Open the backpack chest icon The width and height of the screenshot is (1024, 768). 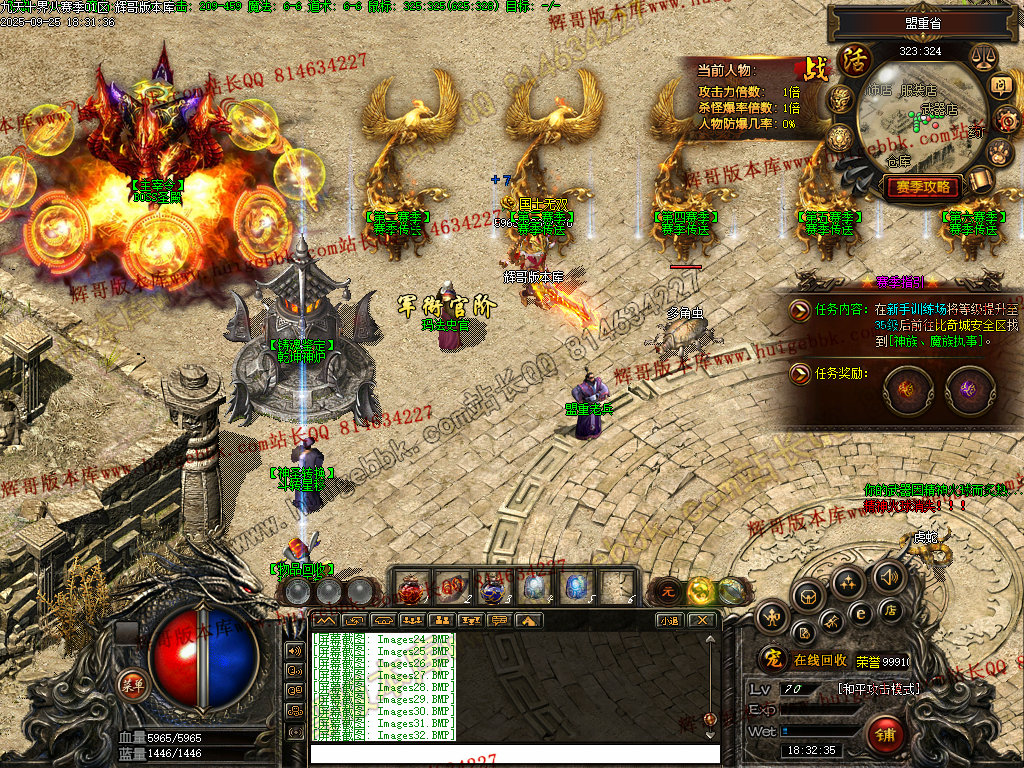point(808,597)
